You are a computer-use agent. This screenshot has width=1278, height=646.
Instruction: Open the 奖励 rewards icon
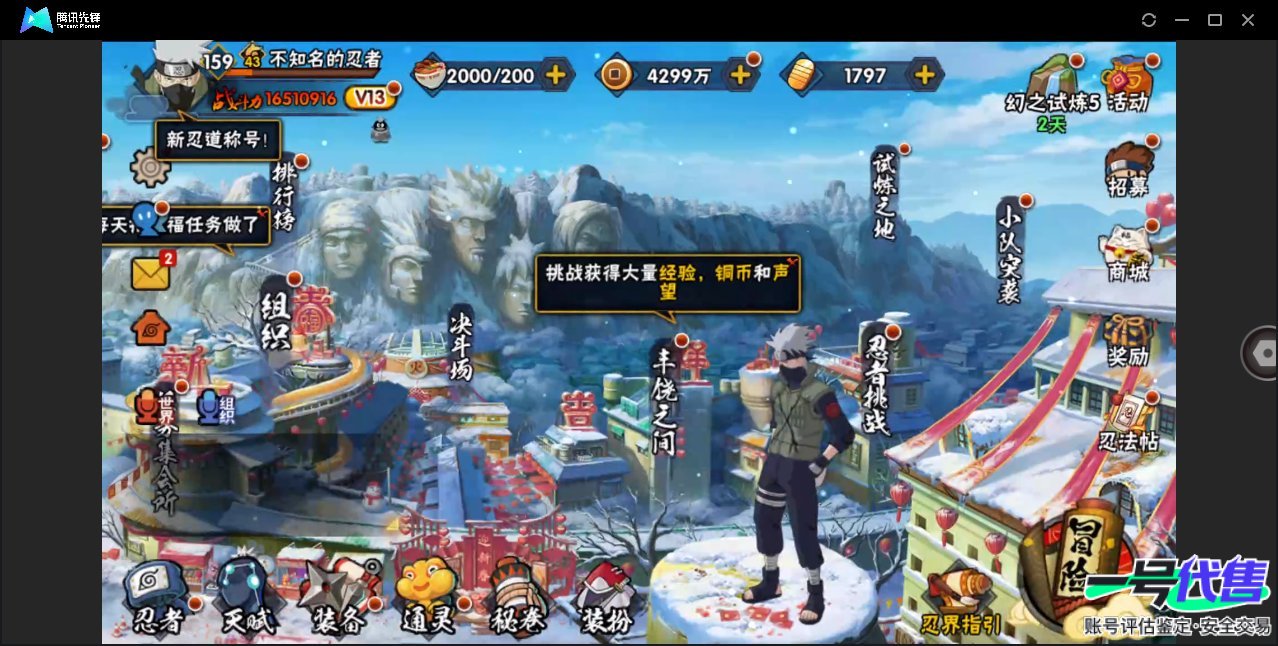click(1128, 338)
